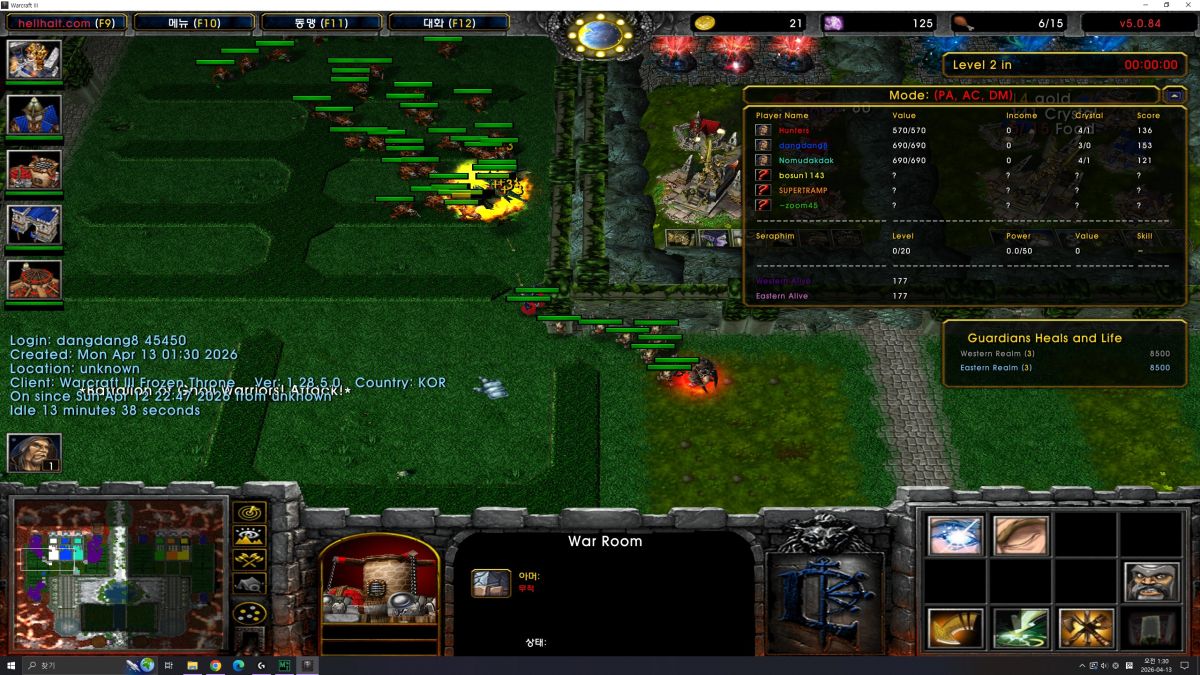Viewport: 1200px width, 675px height.
Task: Activate the green swirl ability
Action: (x=1021, y=628)
